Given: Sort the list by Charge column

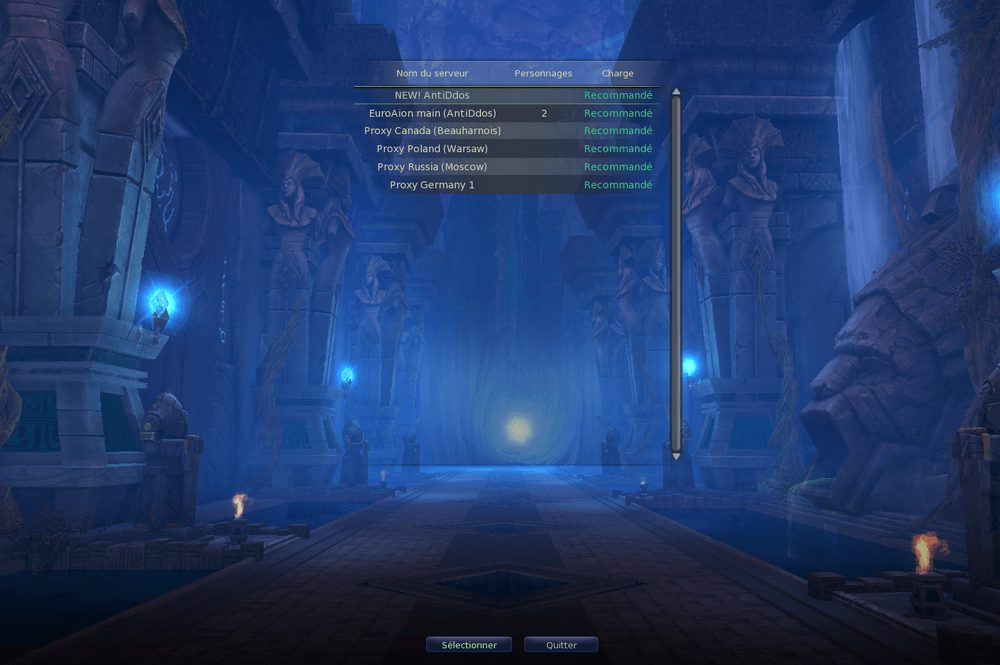Looking at the screenshot, I should coord(617,73).
